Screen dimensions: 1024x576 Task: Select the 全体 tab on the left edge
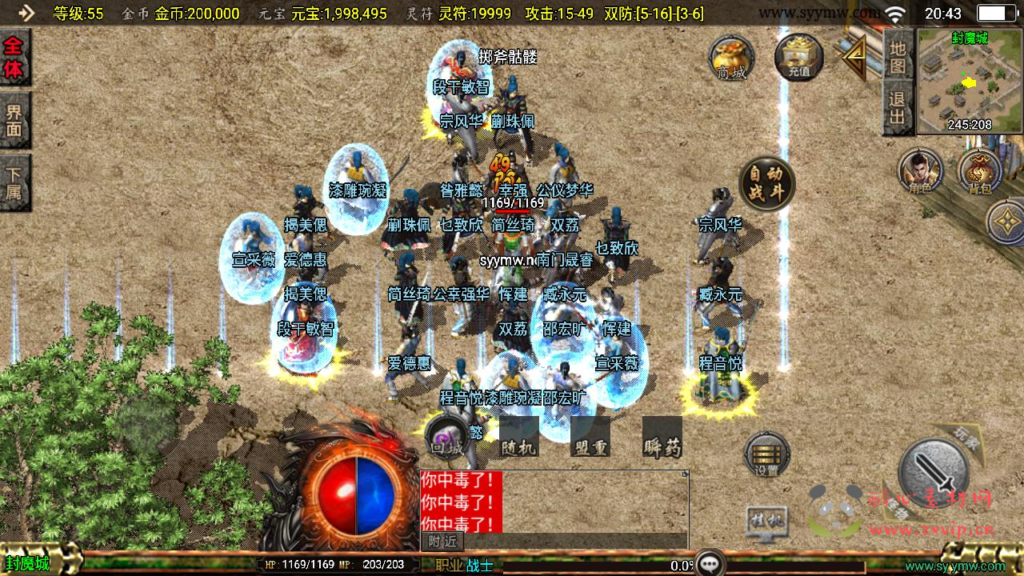14,58
